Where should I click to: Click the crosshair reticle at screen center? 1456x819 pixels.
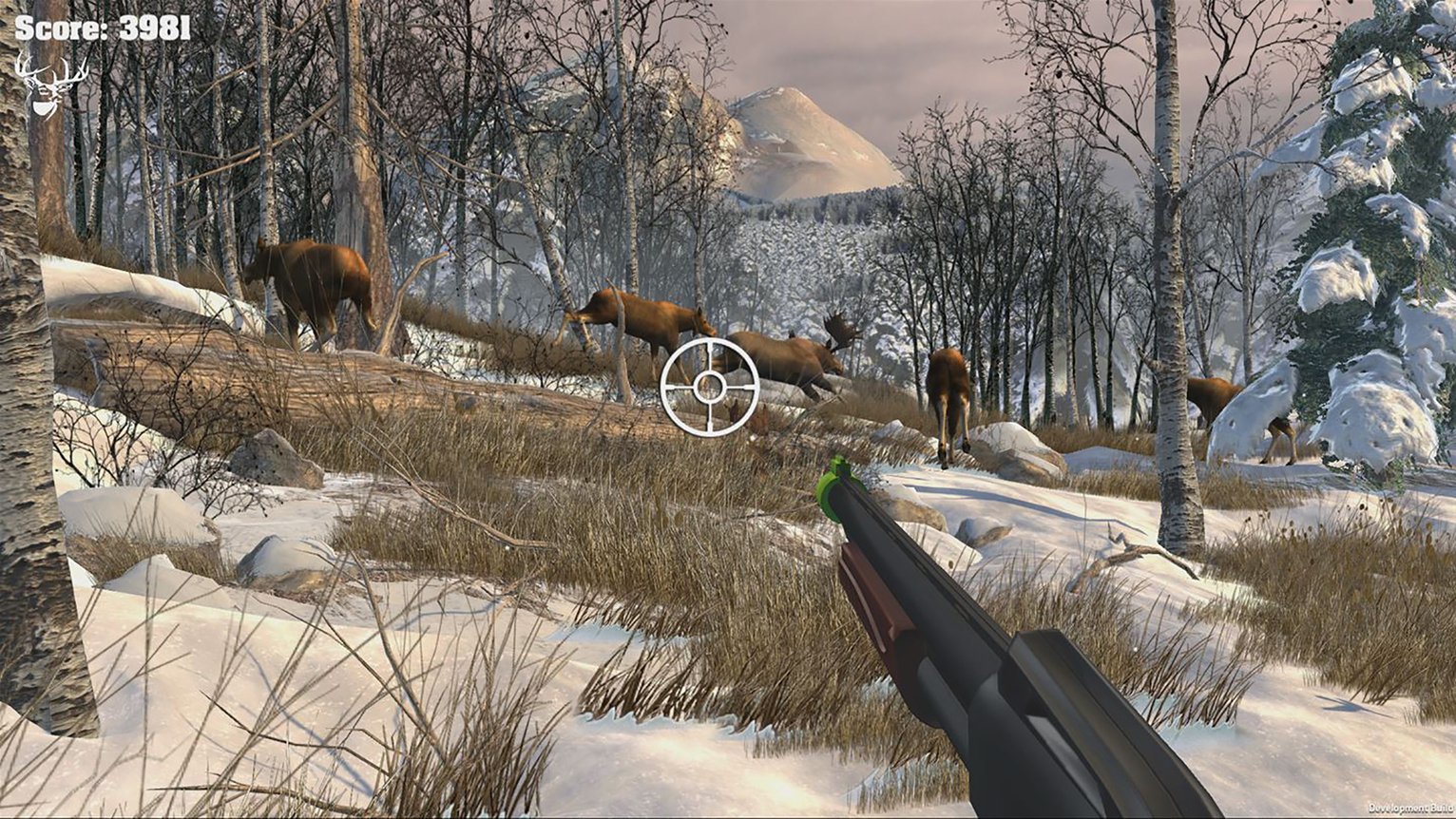708,386
